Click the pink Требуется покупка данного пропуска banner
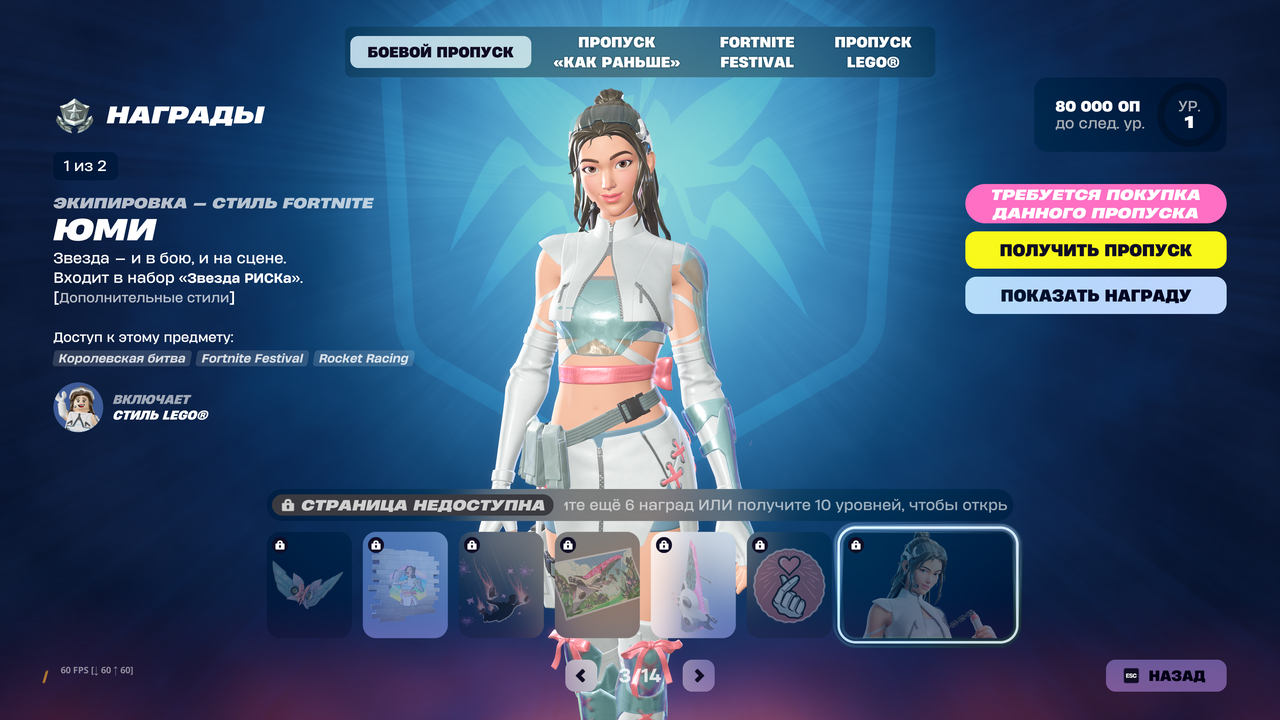The width and height of the screenshot is (1280, 720). [x=1095, y=203]
